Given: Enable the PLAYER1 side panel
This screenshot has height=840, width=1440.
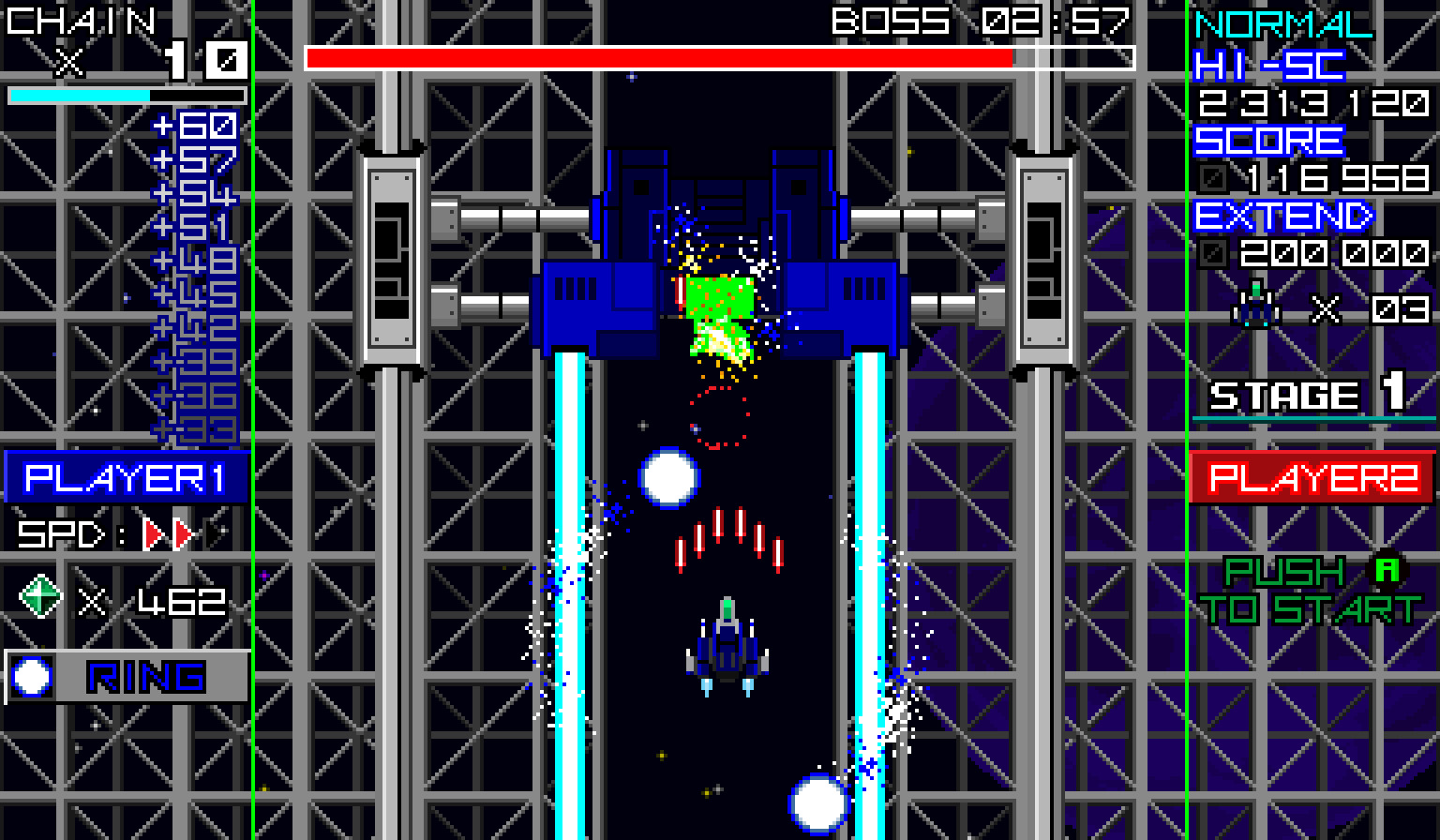Looking at the screenshot, I should pyautogui.click(x=127, y=478).
